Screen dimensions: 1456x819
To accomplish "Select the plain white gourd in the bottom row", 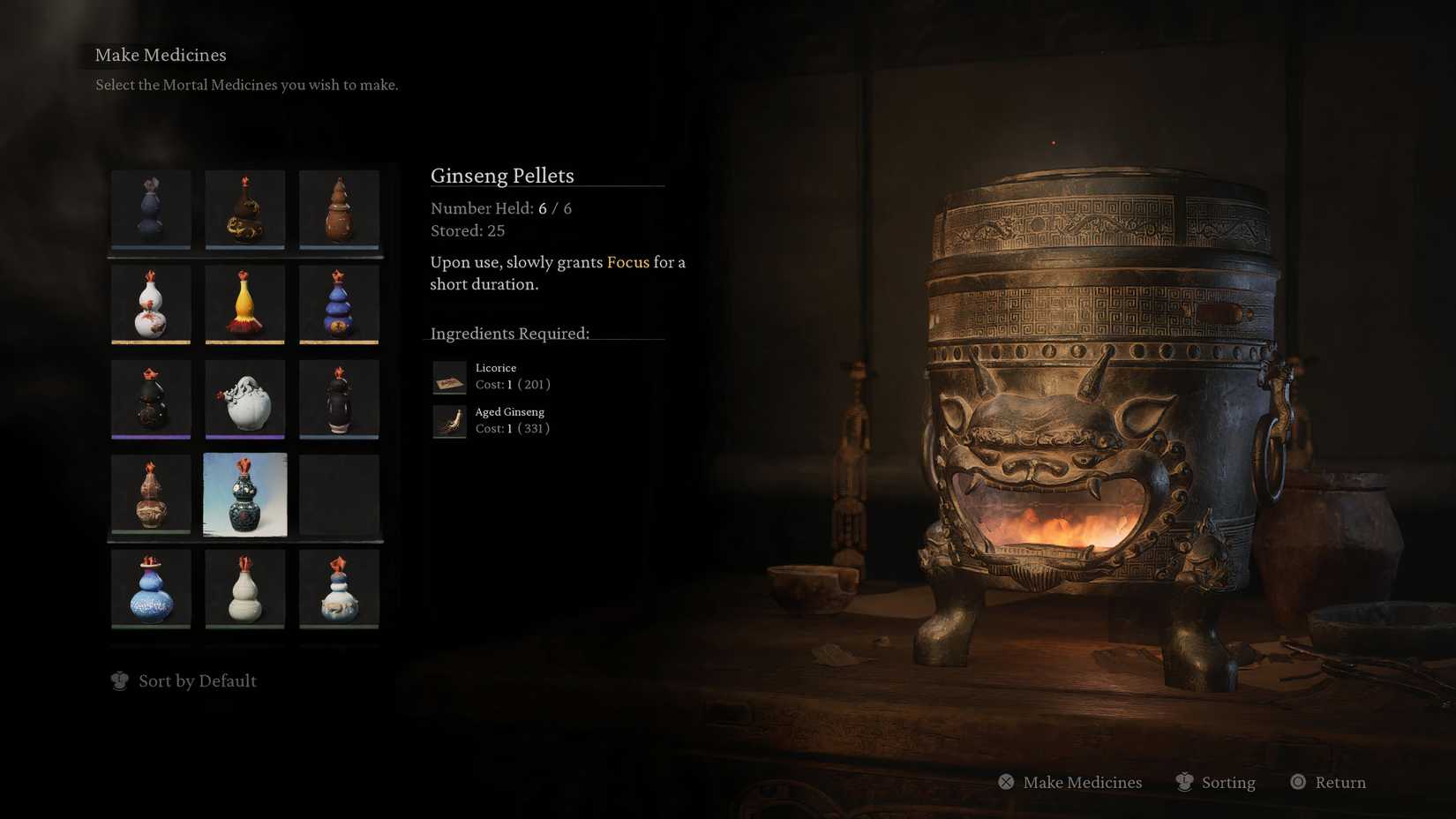I will coord(244,589).
